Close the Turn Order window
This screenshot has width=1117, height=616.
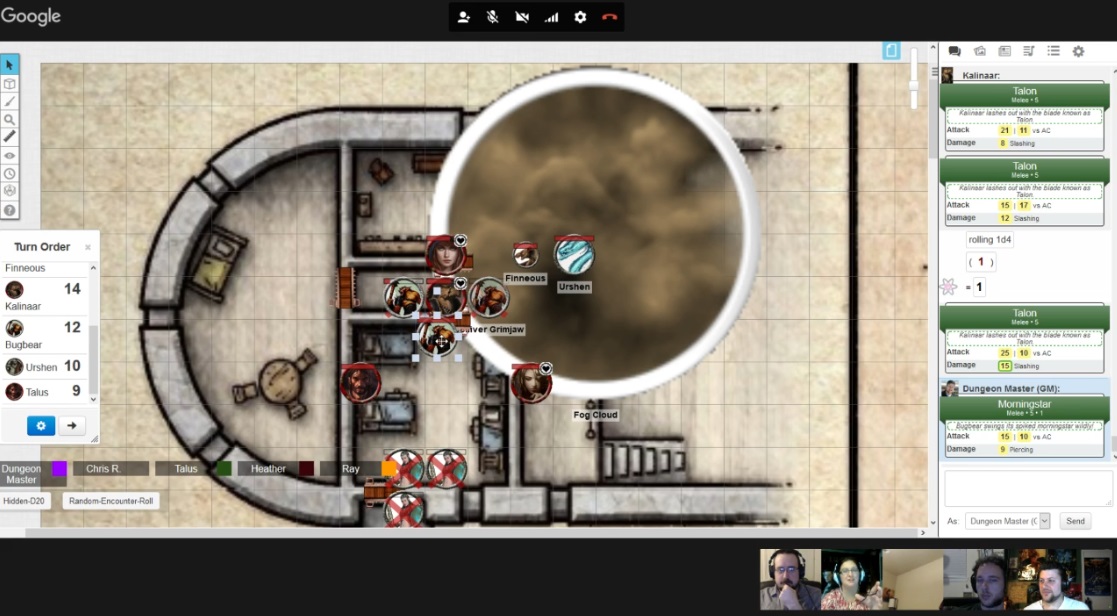(x=88, y=247)
